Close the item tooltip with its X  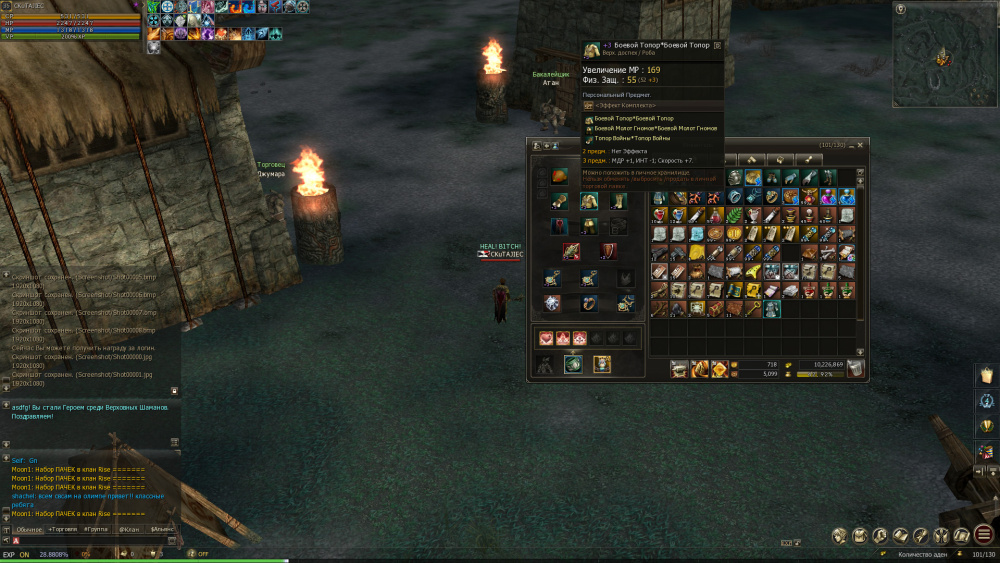pos(717,45)
